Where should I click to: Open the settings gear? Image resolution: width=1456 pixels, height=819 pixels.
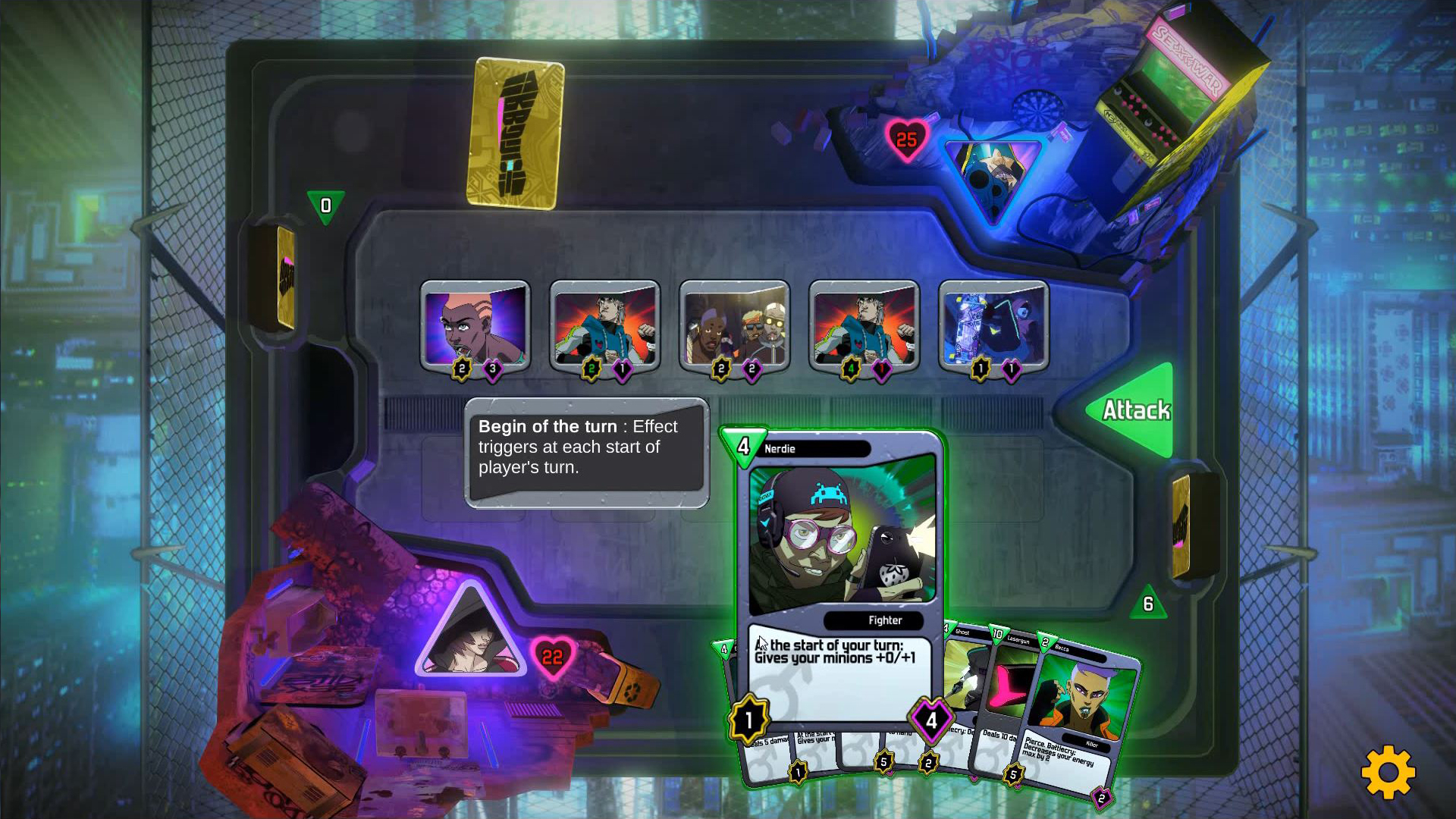click(1389, 772)
